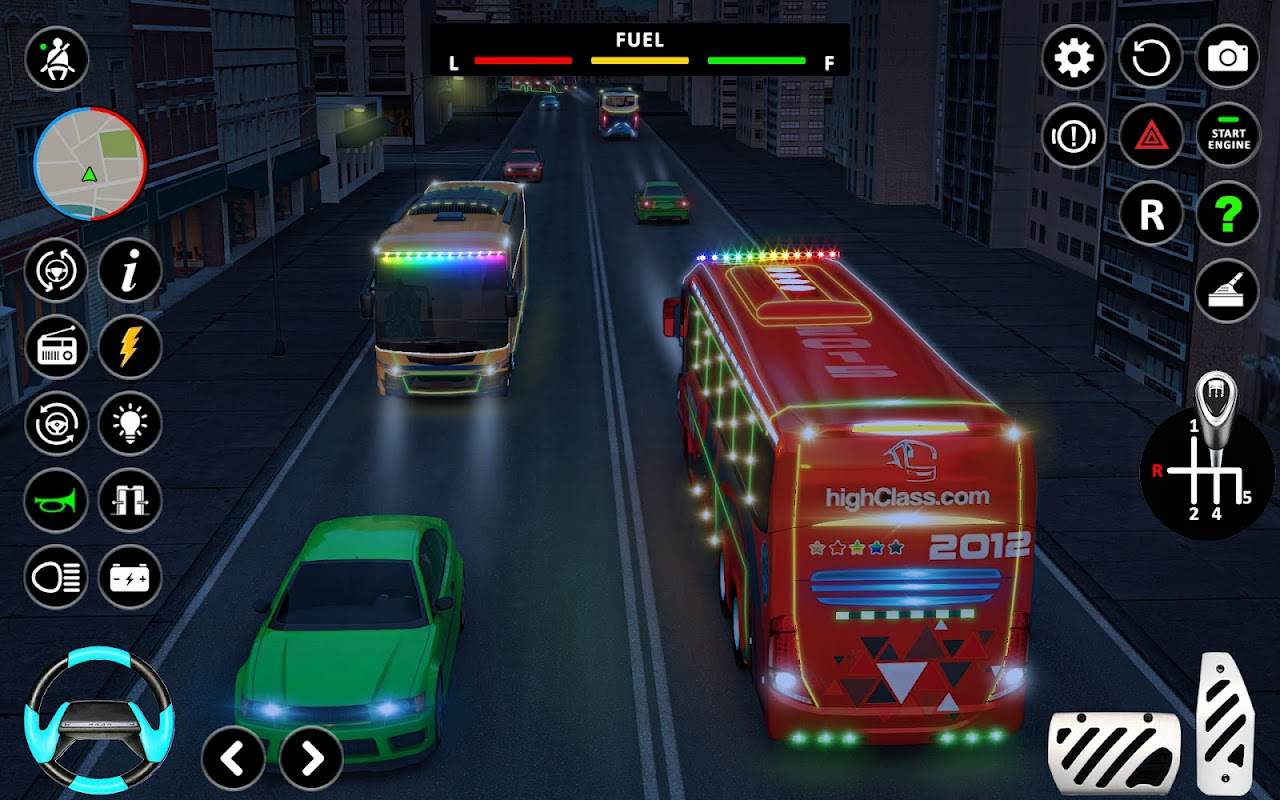Image resolution: width=1280 pixels, height=800 pixels.
Task: Tap the circular restart arrow button
Action: (x=1151, y=58)
